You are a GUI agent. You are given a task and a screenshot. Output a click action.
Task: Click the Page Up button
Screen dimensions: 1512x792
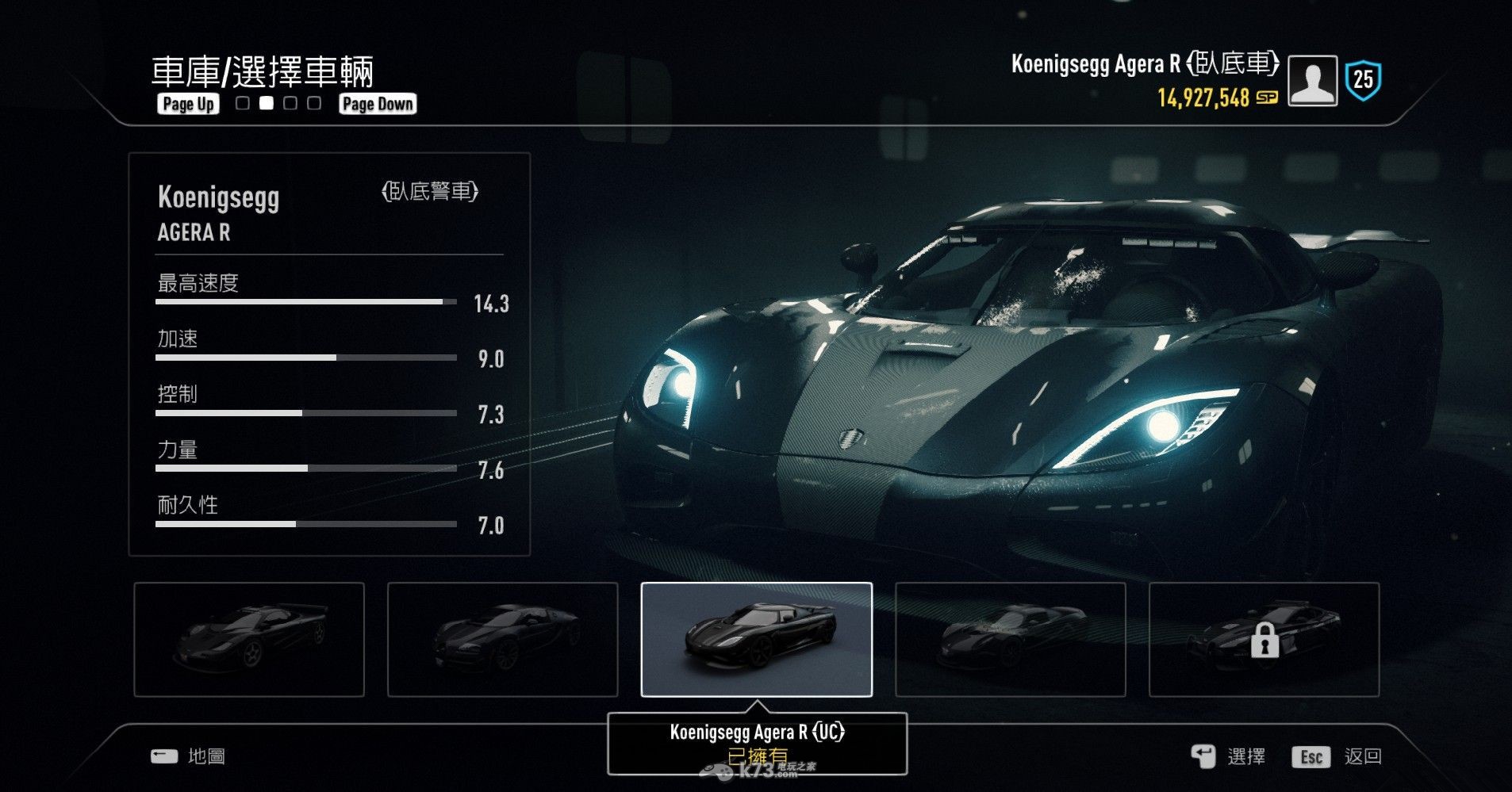coord(188,104)
